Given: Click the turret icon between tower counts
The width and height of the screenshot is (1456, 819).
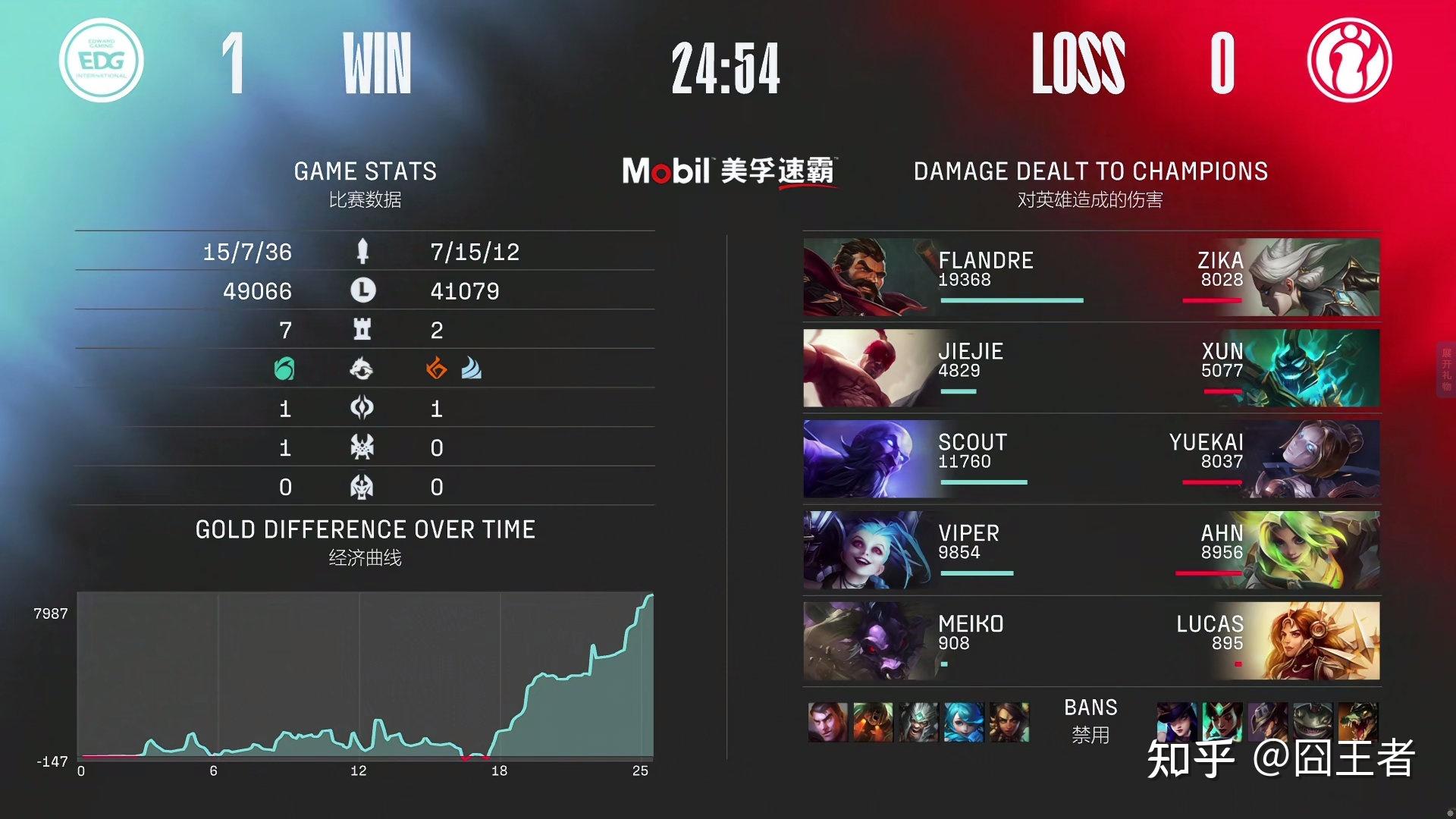Looking at the screenshot, I should [362, 330].
